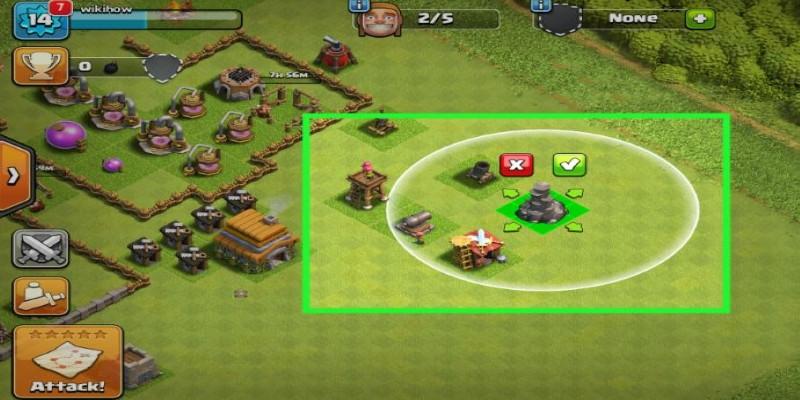
Task: Open the trophy league button
Action: tap(39, 66)
